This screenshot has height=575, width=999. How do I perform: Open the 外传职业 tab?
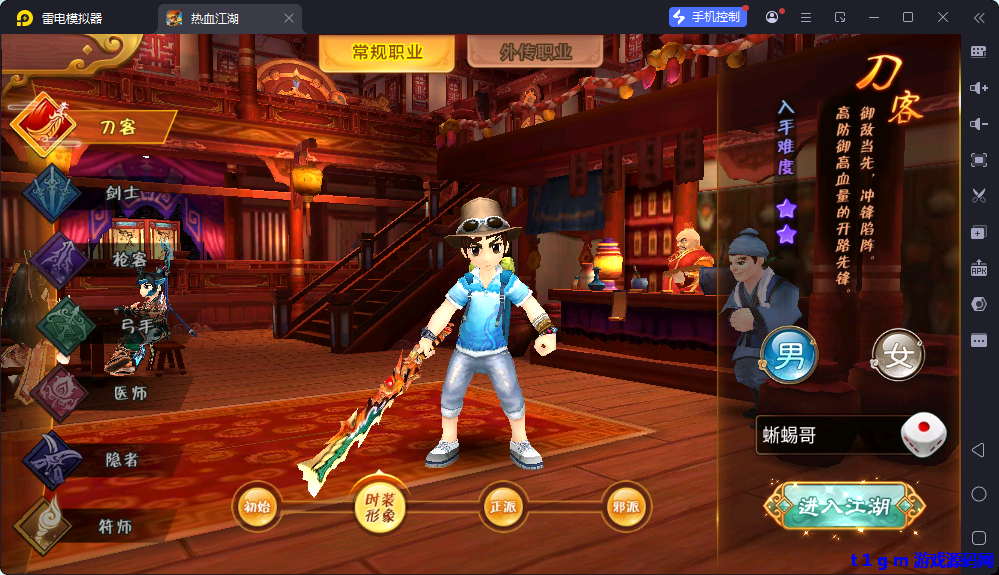pyautogui.click(x=535, y=53)
